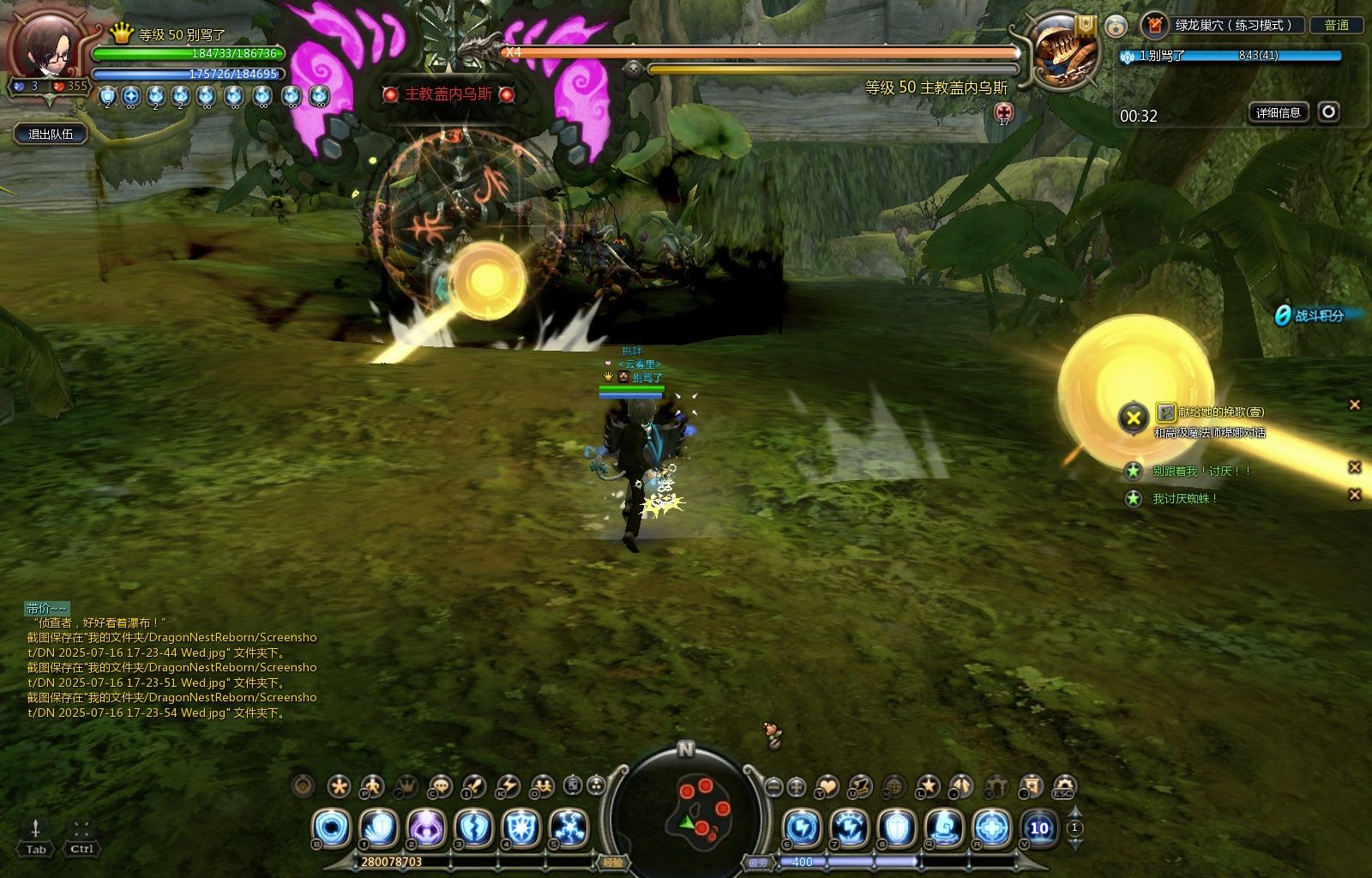Image resolution: width=1372 pixels, height=878 pixels.
Task: Open the heart icon menu on key Y
Action: tap(827, 785)
